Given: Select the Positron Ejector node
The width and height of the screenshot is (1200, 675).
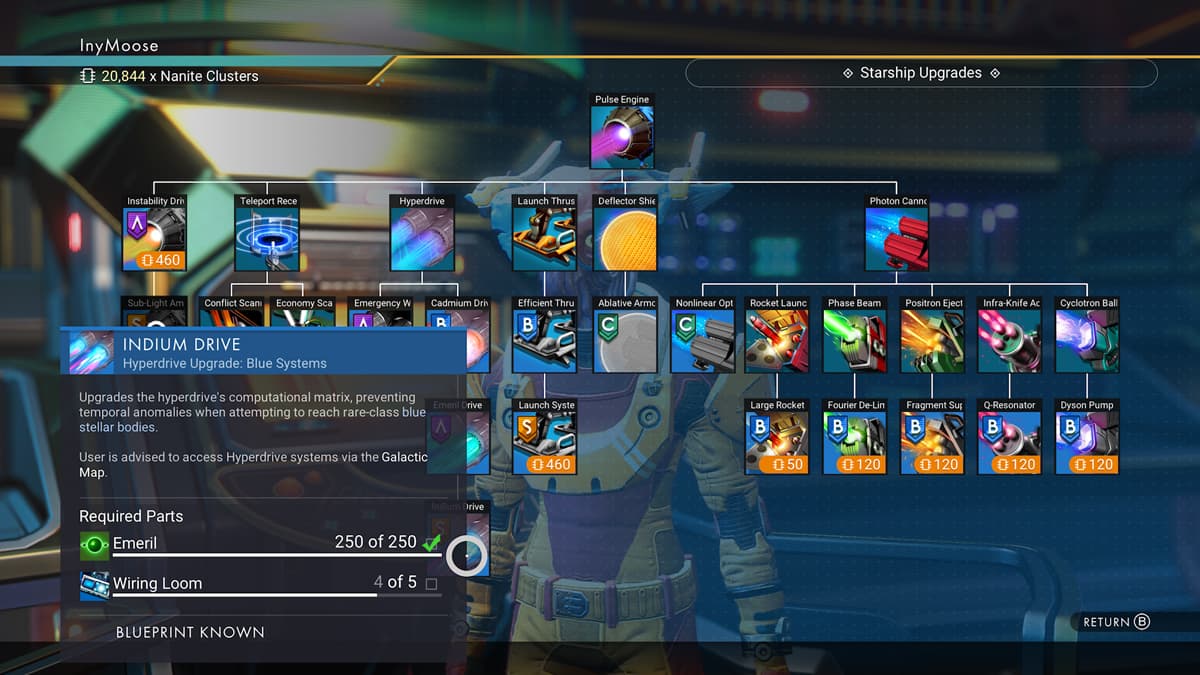Looking at the screenshot, I should [933, 341].
